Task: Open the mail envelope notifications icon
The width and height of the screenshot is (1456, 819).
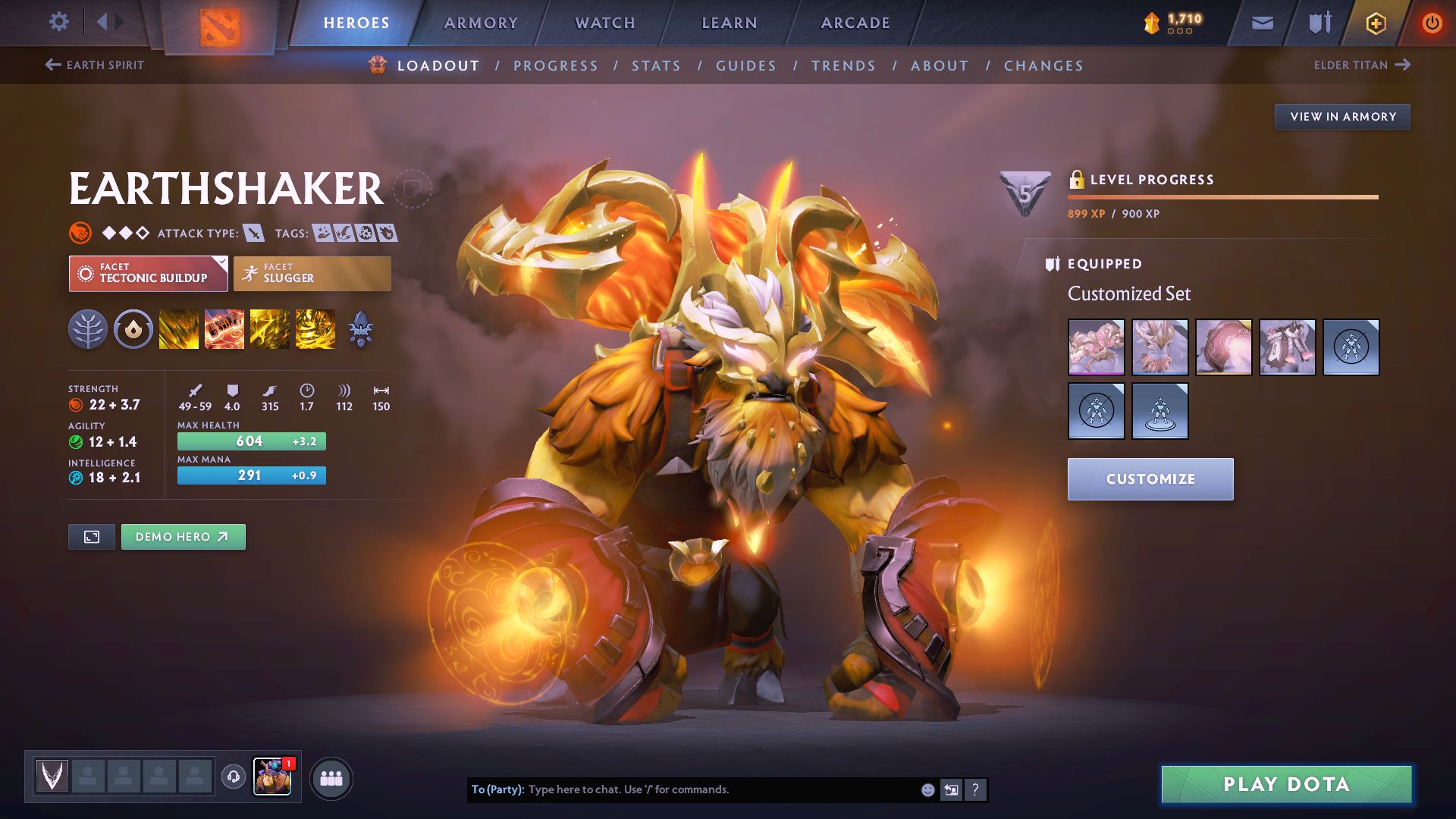Action: [1262, 23]
